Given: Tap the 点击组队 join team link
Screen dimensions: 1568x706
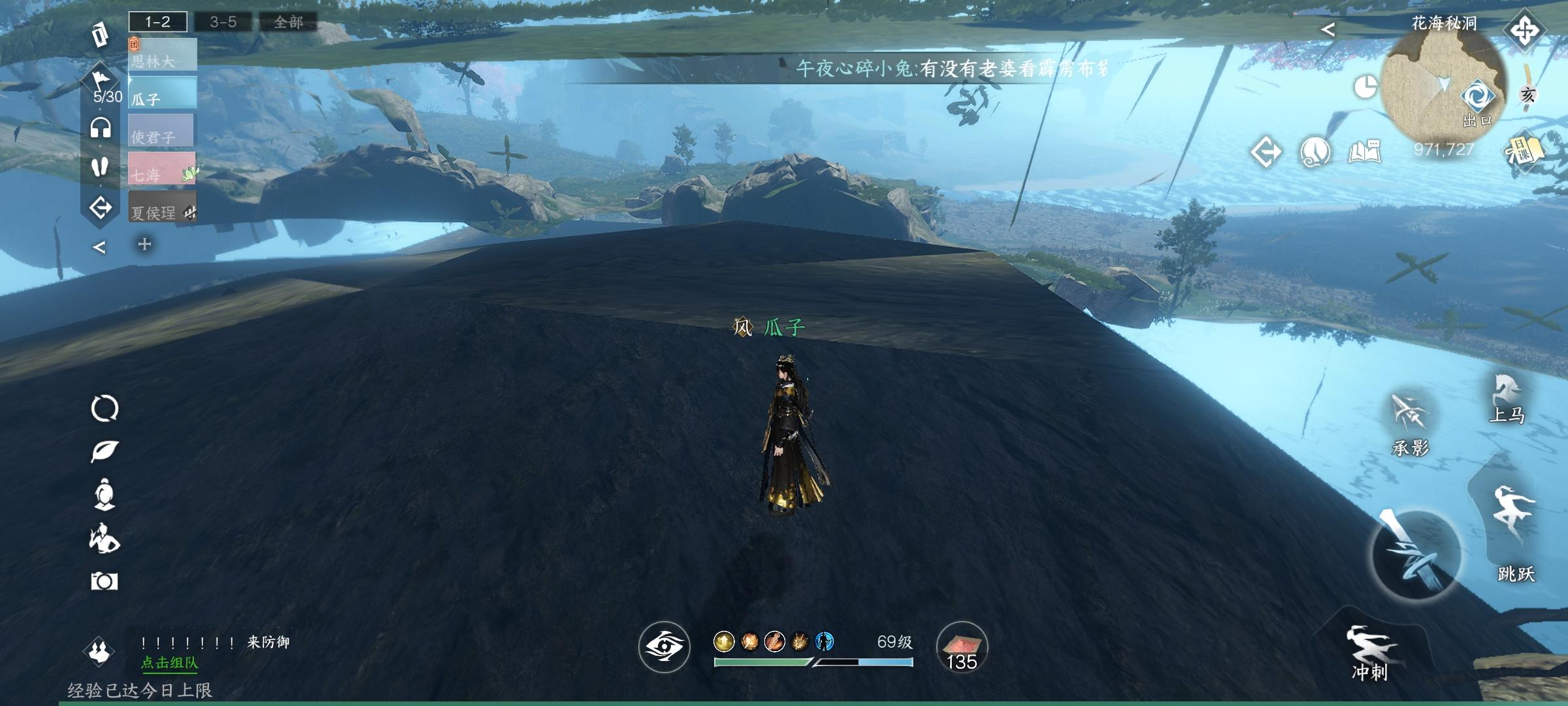Looking at the screenshot, I should click(x=169, y=663).
